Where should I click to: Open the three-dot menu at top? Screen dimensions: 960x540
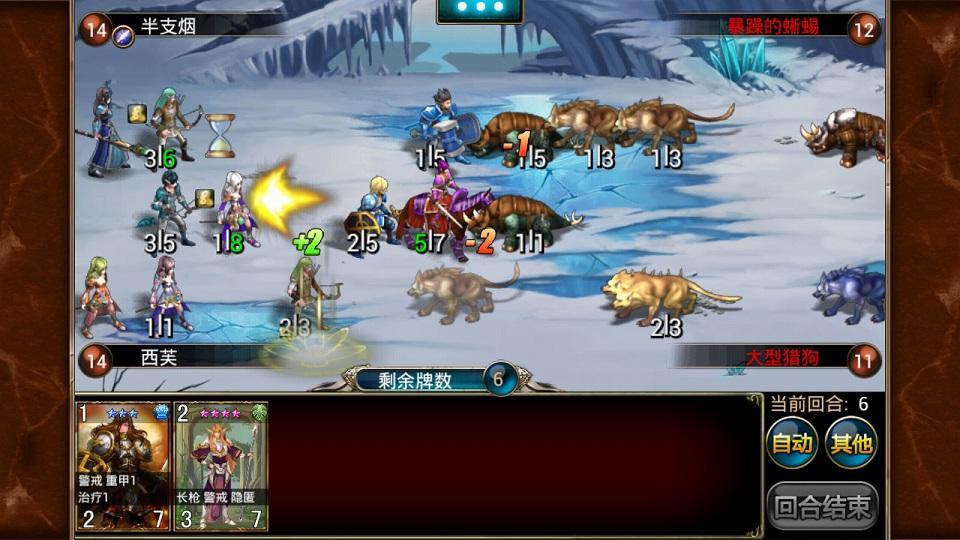point(480,8)
